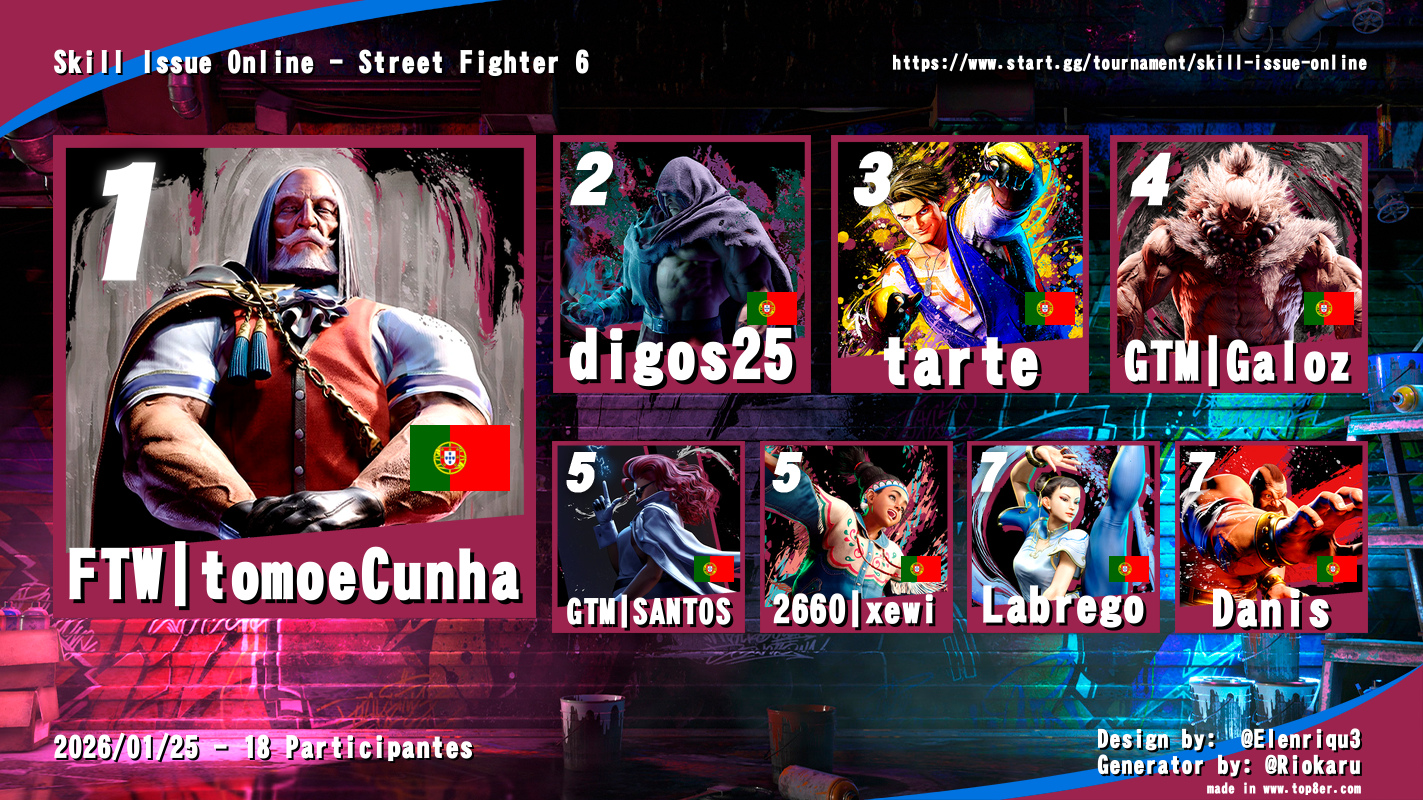This screenshot has width=1423, height=800.
Task: Choose the second-place digos25 card
Action: pos(682,265)
